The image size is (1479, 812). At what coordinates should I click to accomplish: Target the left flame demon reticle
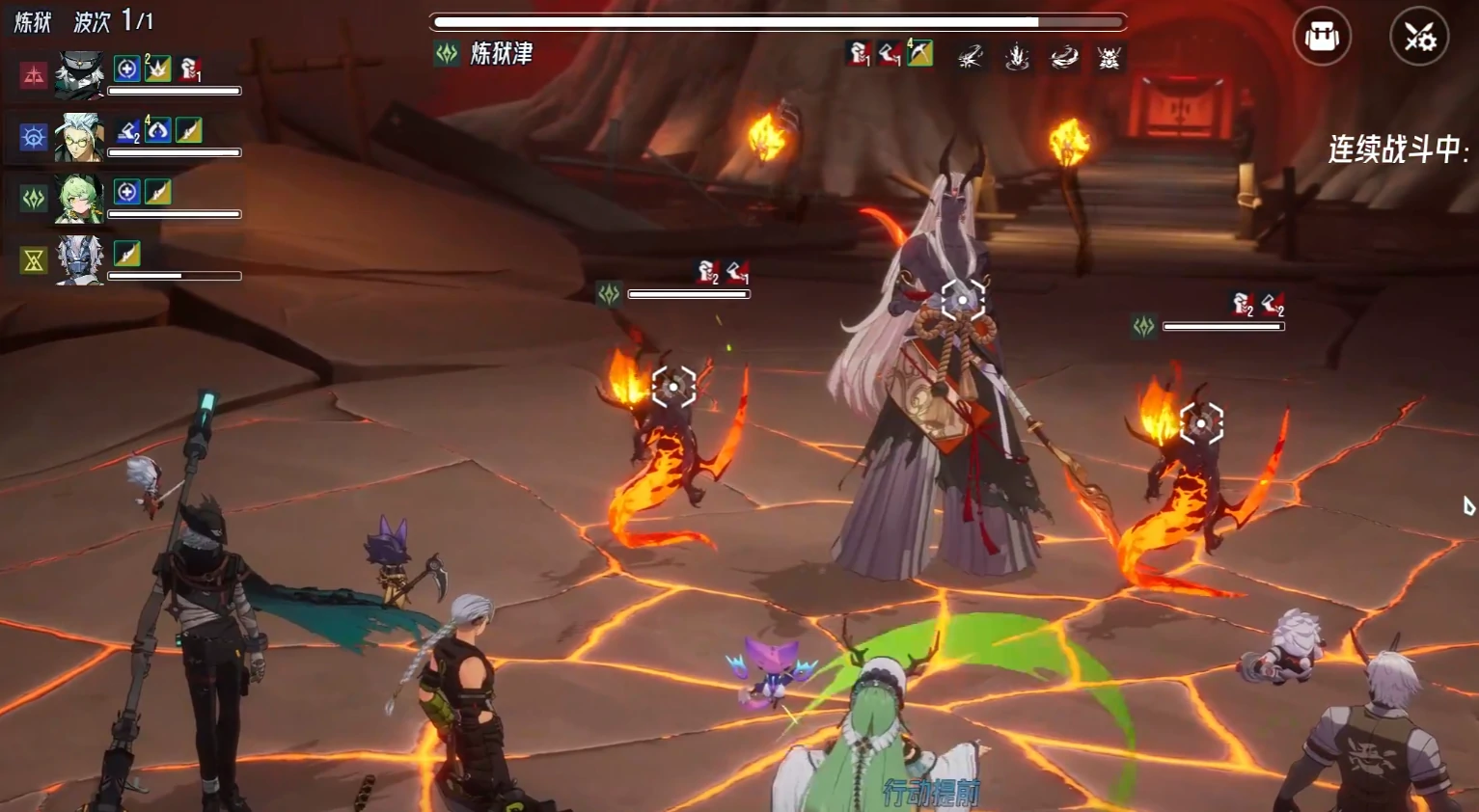click(673, 387)
